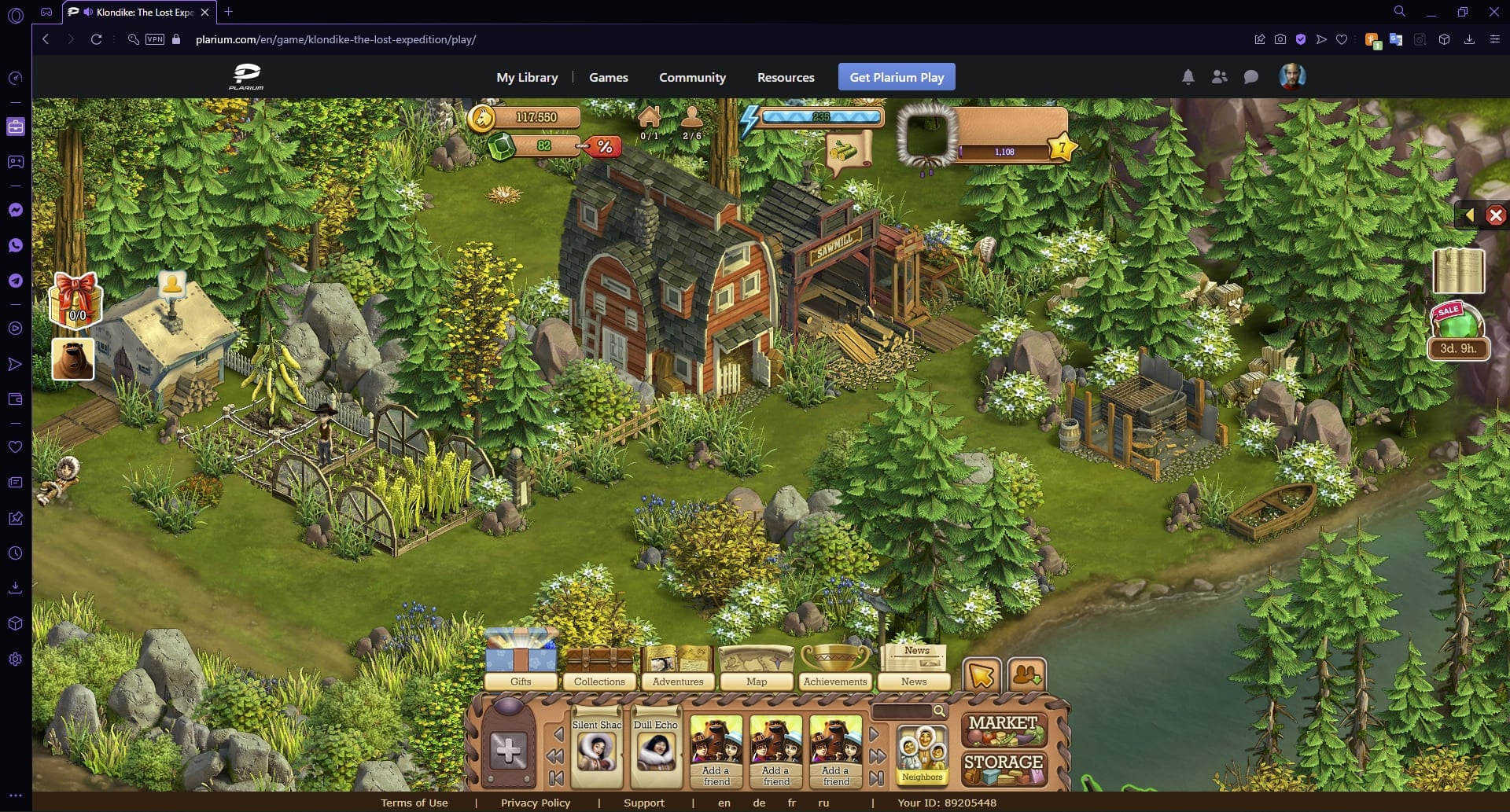Image resolution: width=1510 pixels, height=812 pixels.
Task: Open the Community menu
Action: [x=692, y=77]
